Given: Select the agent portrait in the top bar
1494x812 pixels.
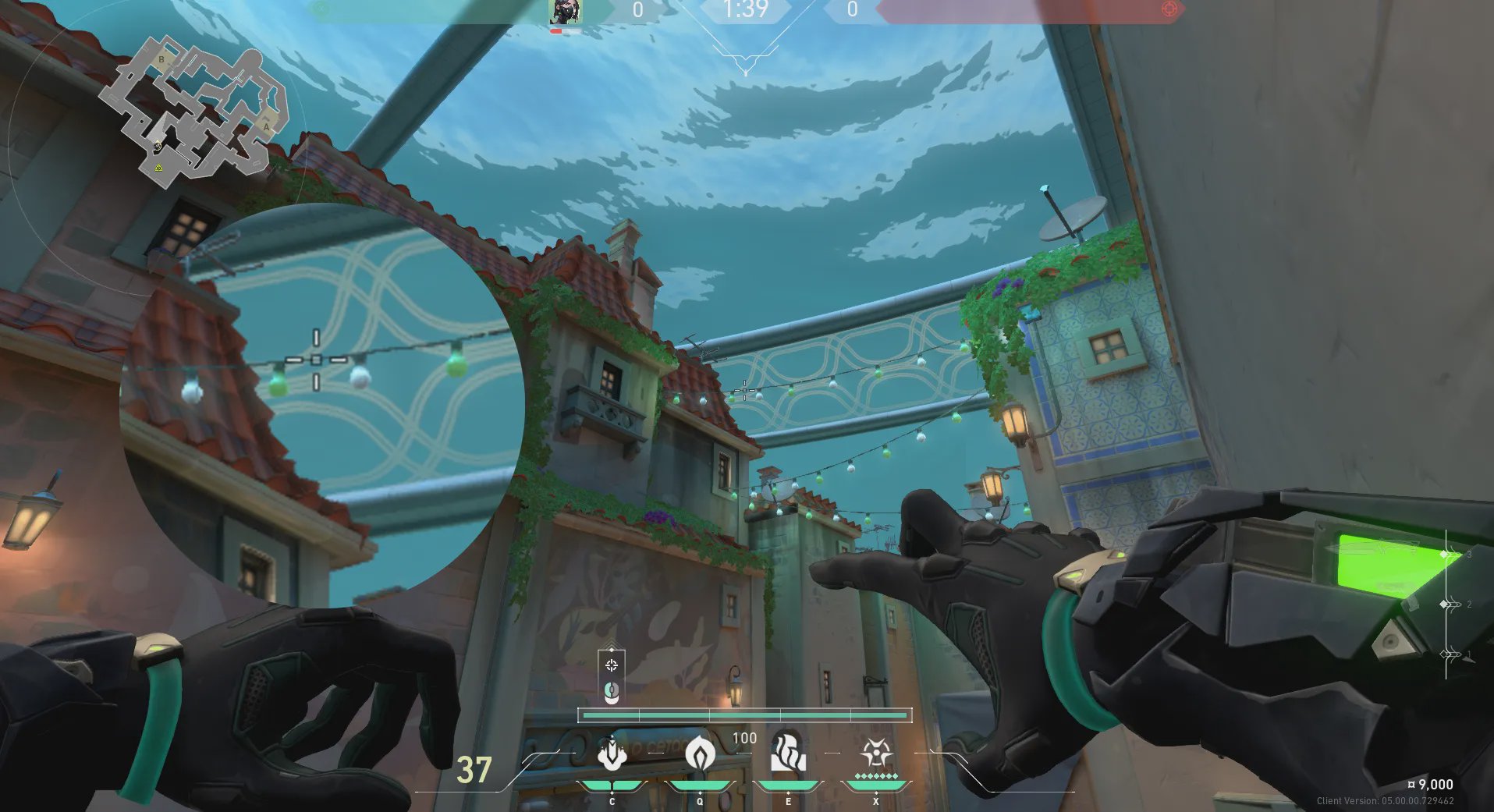Looking at the screenshot, I should pos(564,12).
